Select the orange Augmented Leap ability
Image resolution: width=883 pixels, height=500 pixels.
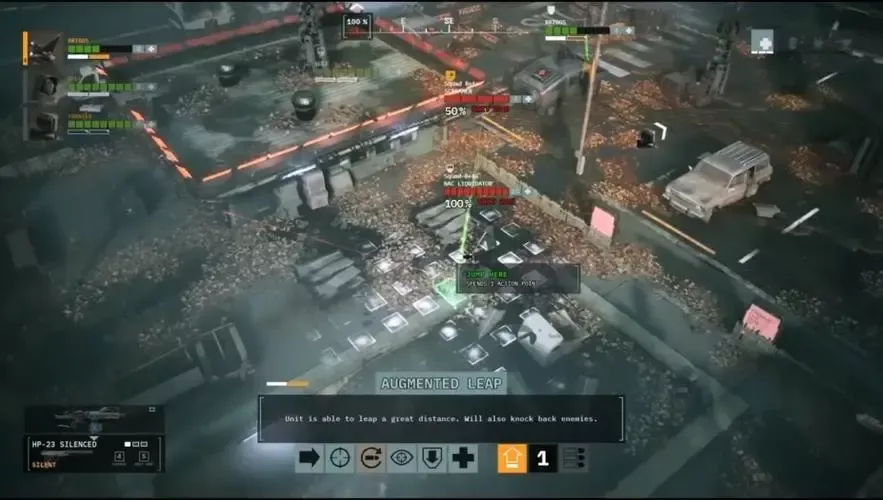click(512, 458)
